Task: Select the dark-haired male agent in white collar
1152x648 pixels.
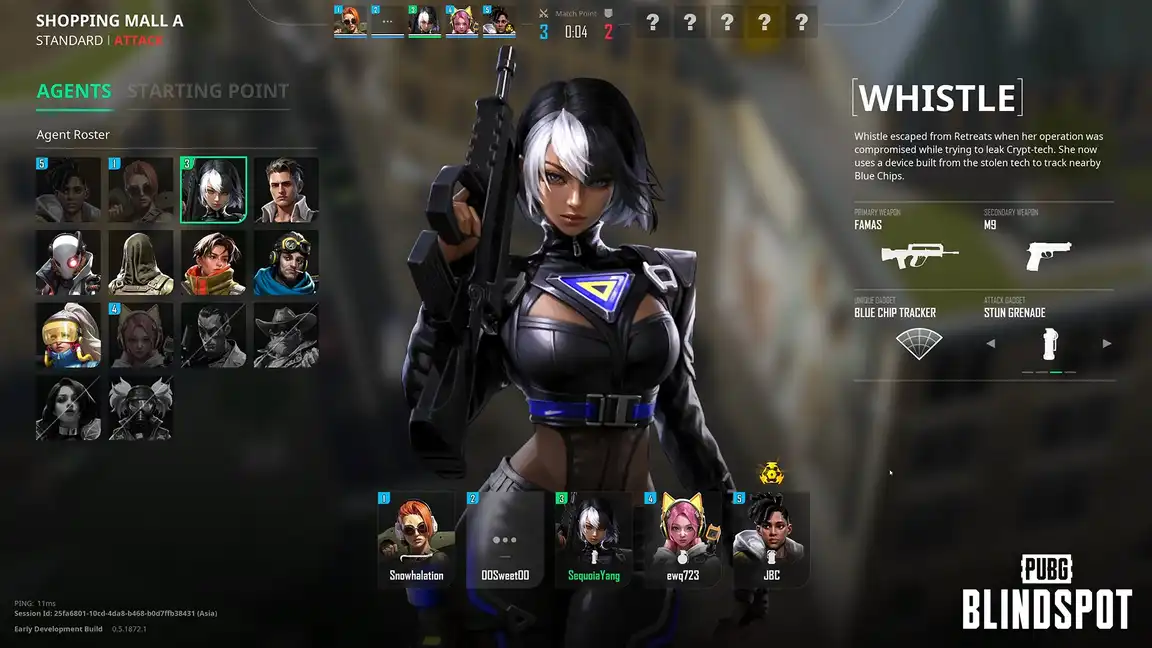Action: pos(286,190)
